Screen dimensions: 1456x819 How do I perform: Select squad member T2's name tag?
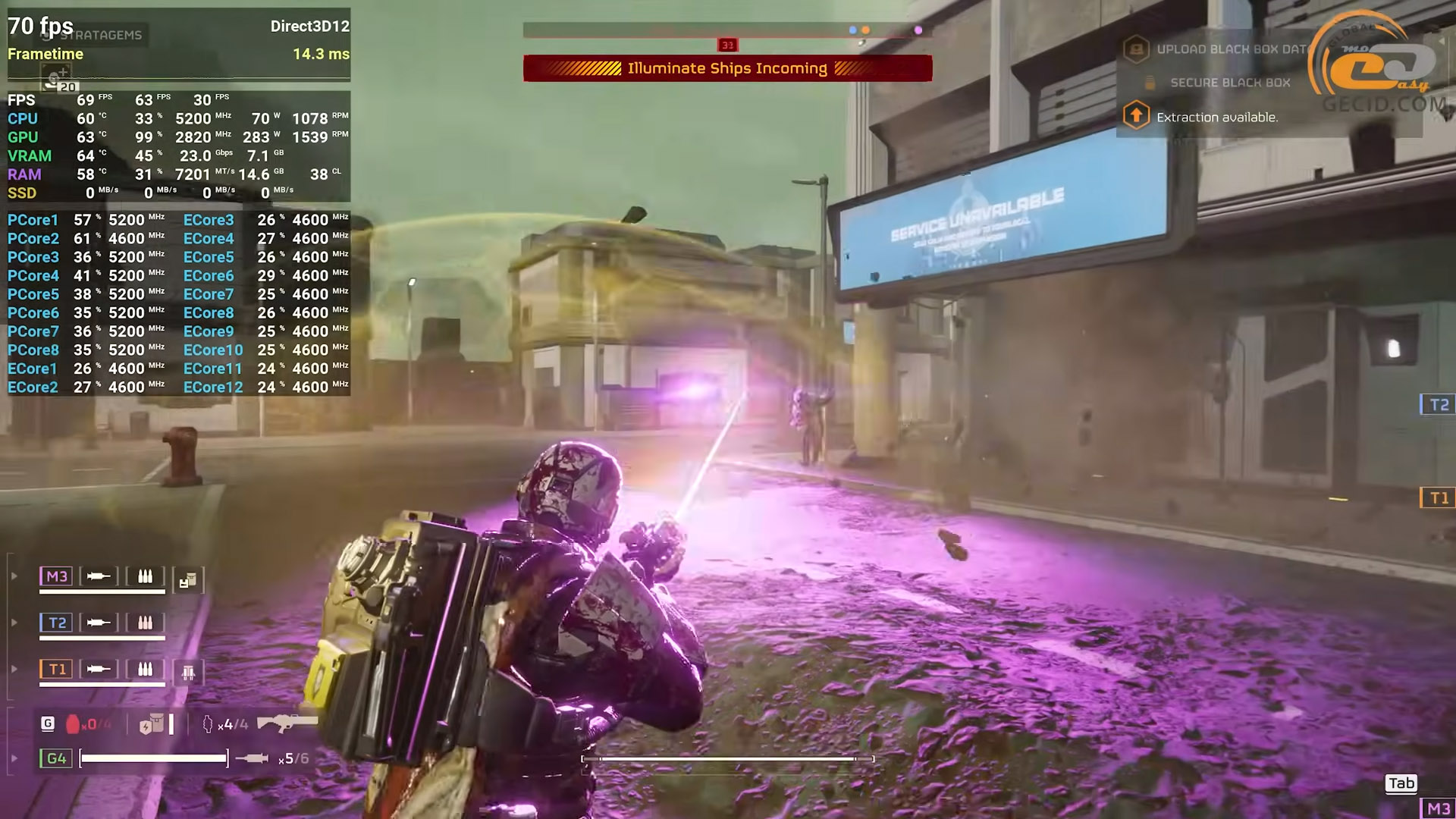[x=56, y=623]
